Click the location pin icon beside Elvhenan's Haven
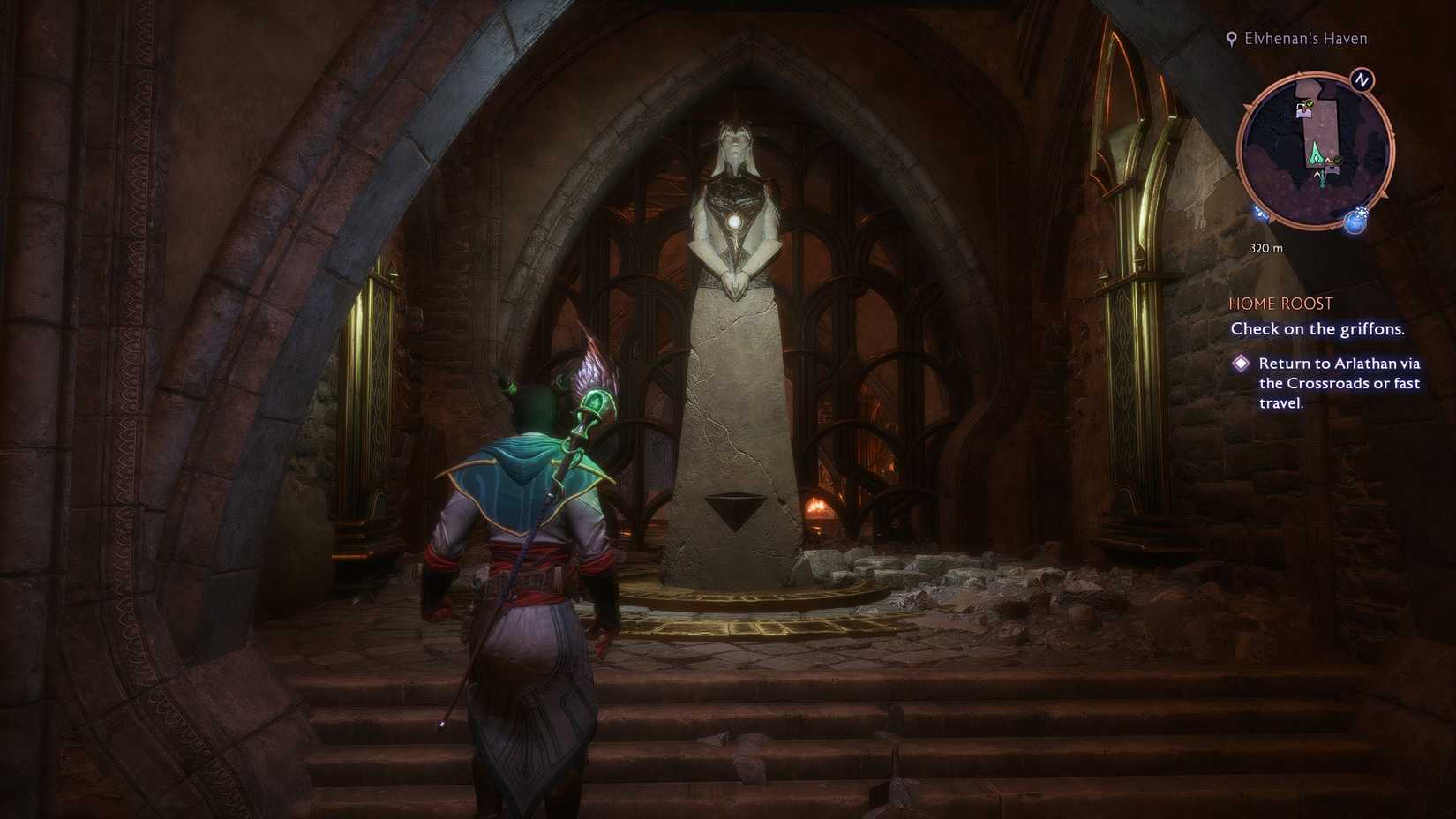1456x819 pixels. (1231, 38)
